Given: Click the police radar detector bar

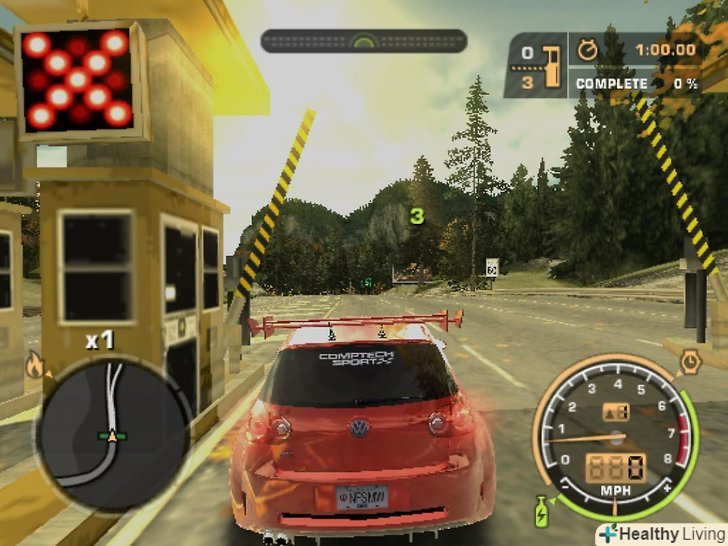Looking at the screenshot, I should coord(364,41).
